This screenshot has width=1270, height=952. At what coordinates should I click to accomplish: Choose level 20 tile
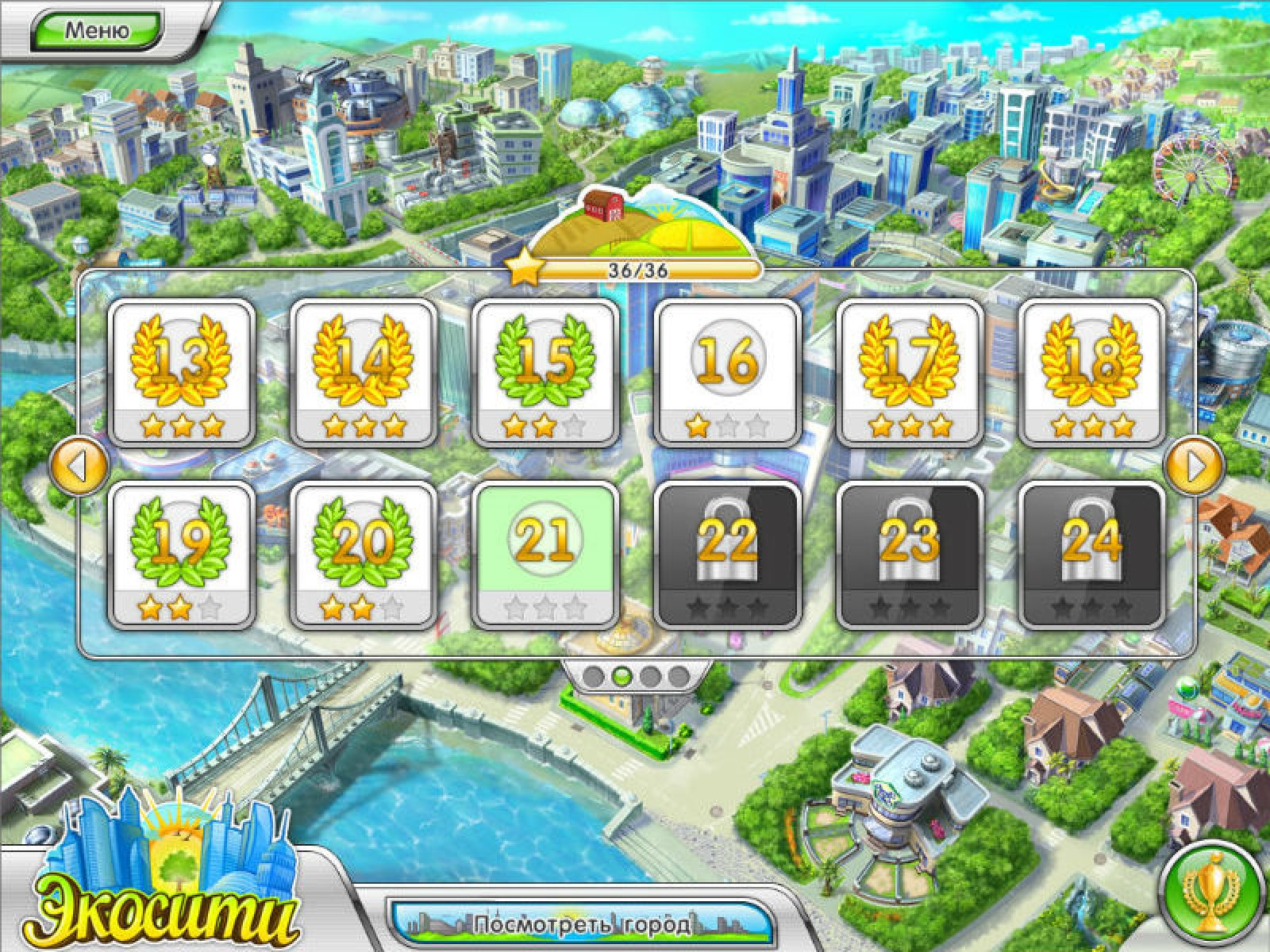pos(364,554)
